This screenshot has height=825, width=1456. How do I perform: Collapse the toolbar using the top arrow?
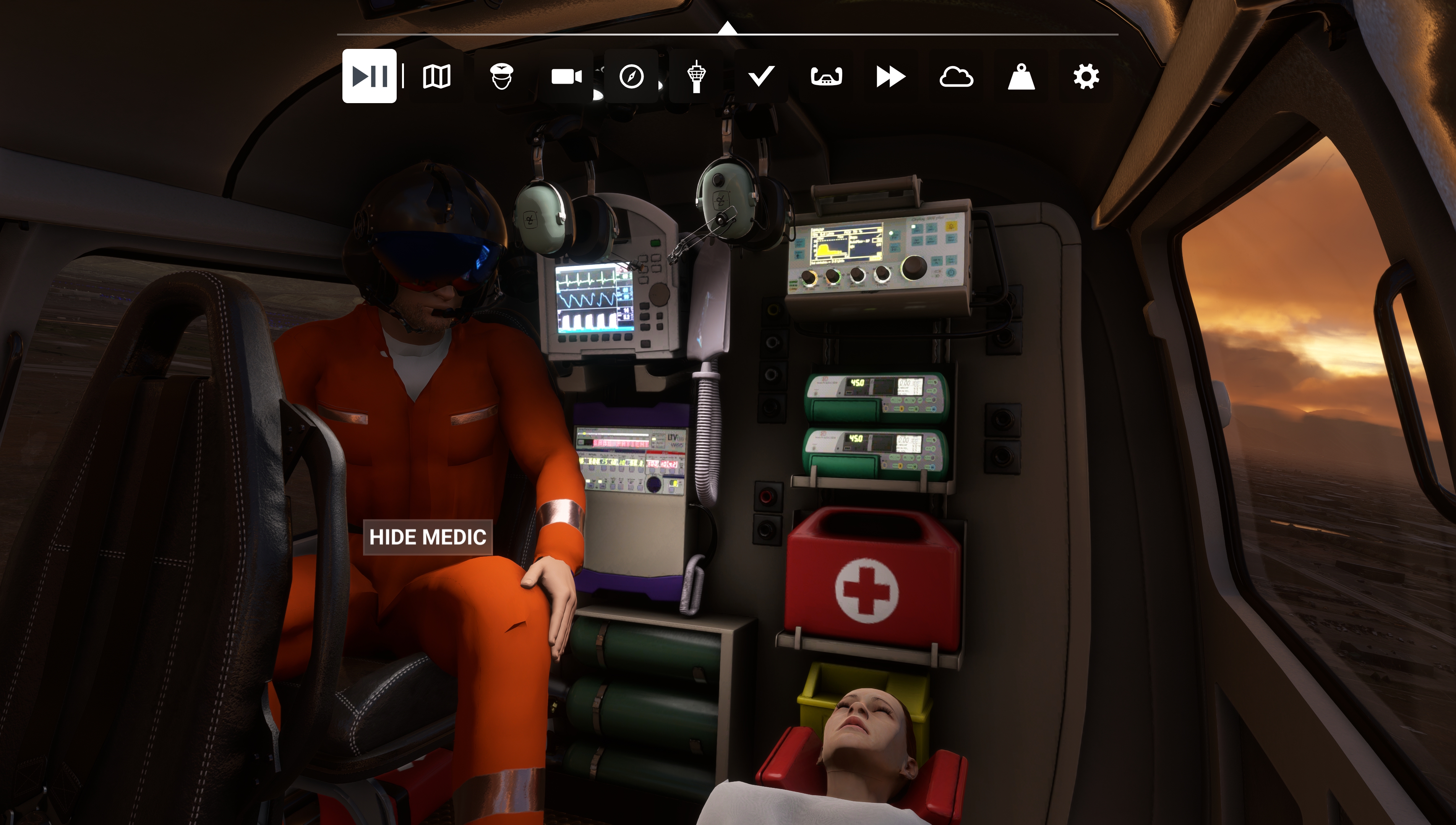pos(727,28)
